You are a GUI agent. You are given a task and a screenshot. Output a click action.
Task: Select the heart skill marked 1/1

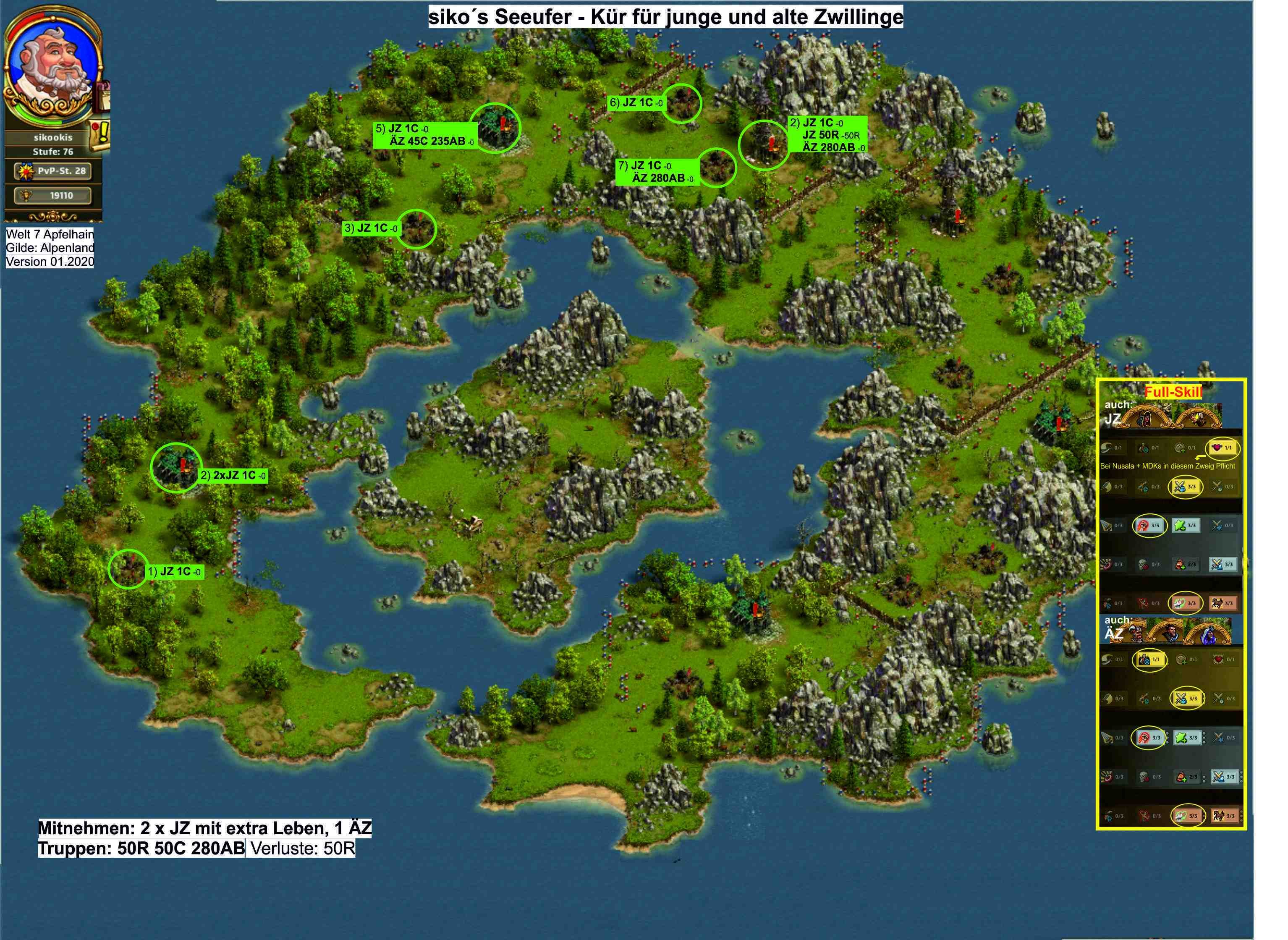[x=1222, y=448]
